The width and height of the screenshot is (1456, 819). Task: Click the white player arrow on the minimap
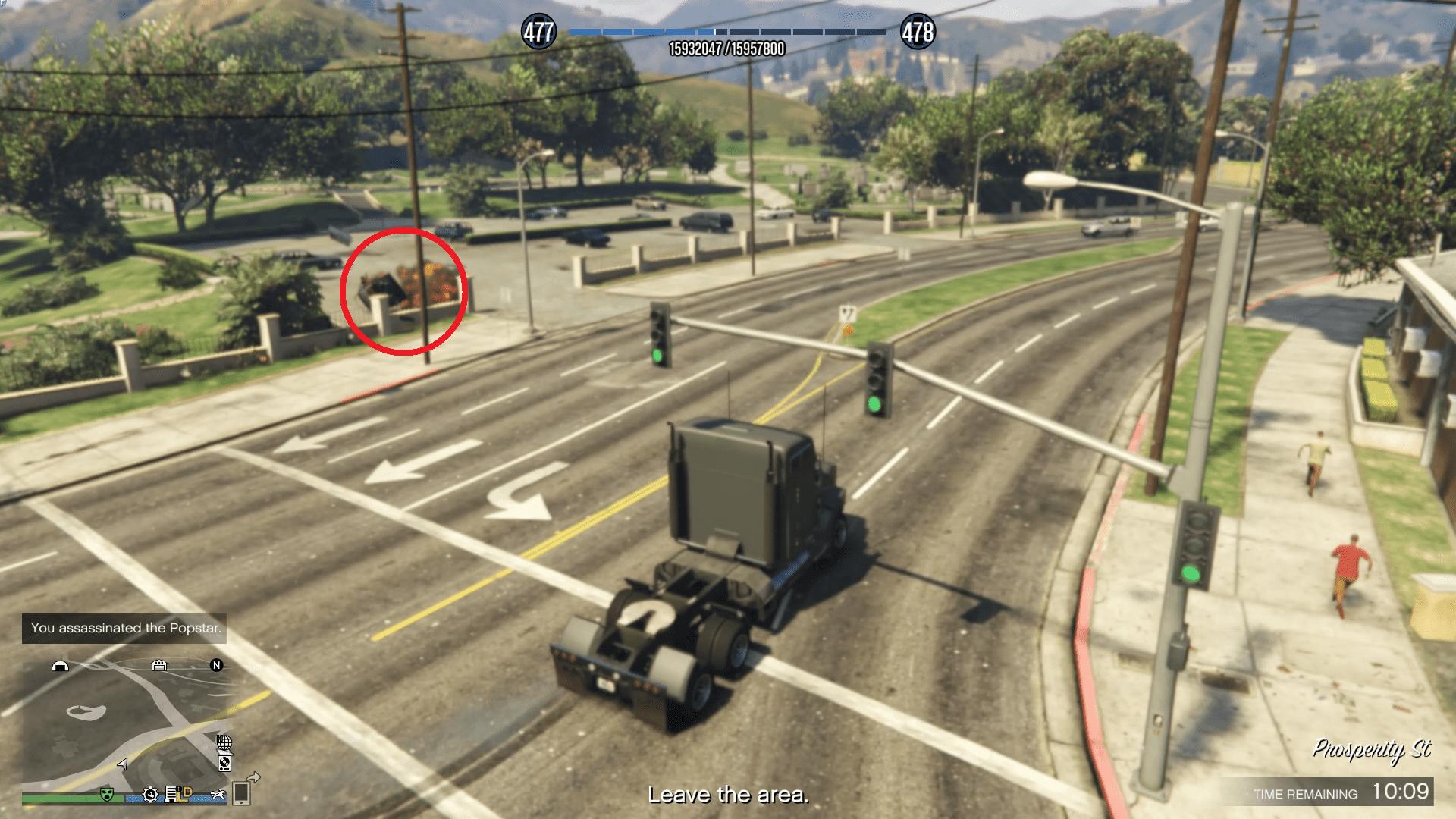123,764
